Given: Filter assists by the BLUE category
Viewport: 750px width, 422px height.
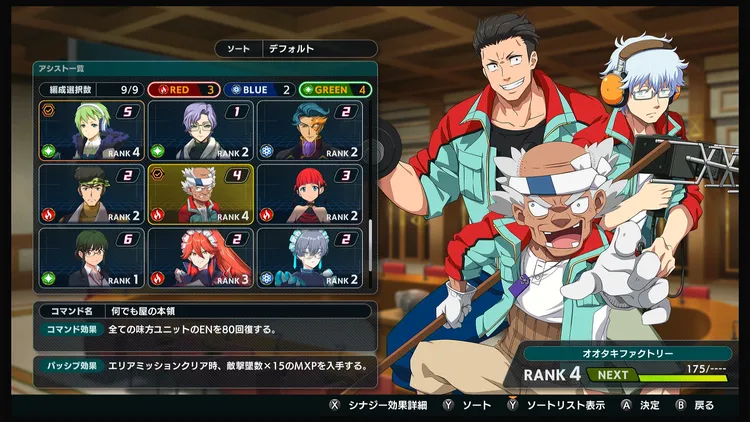Looking at the screenshot, I should click(259, 89).
